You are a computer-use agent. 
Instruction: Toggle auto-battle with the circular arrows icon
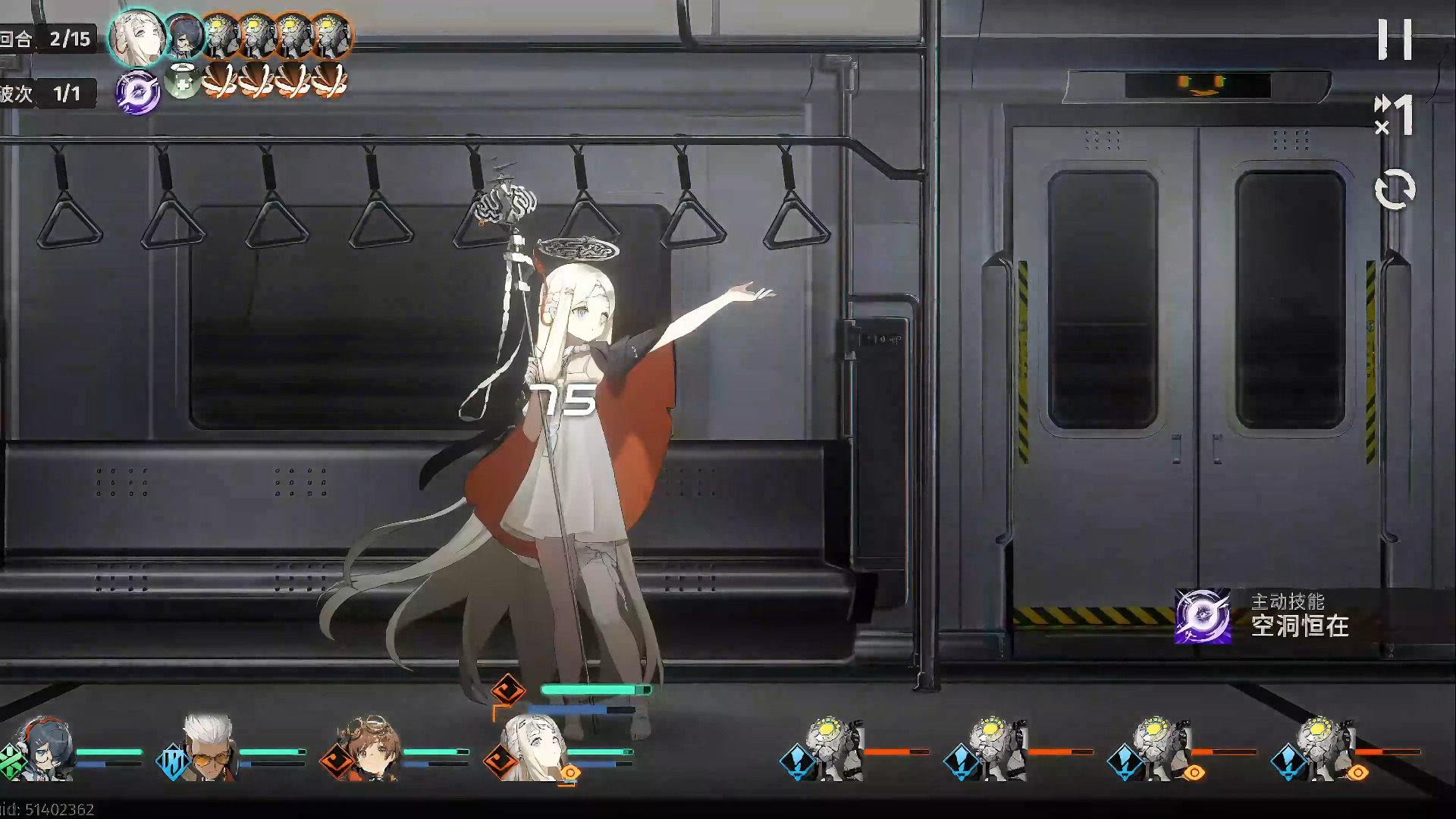[x=1395, y=189]
